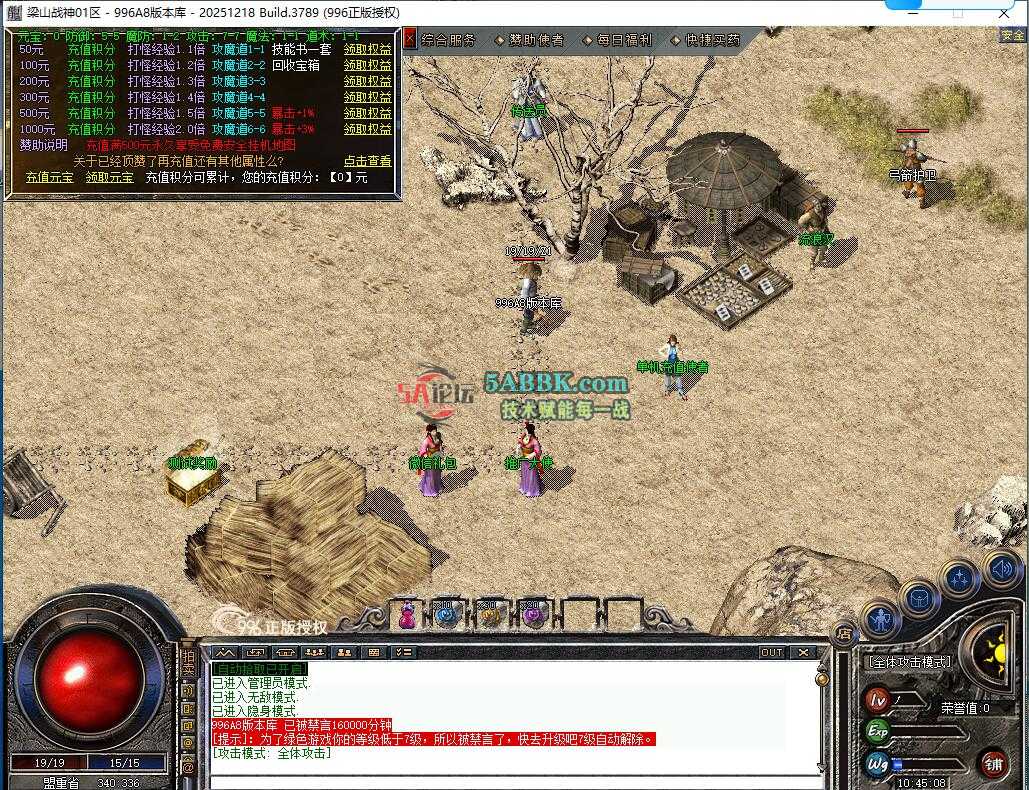Screen dimensions: 1029x790
Task: Open the 赞助使者 menu
Action: coord(536,40)
